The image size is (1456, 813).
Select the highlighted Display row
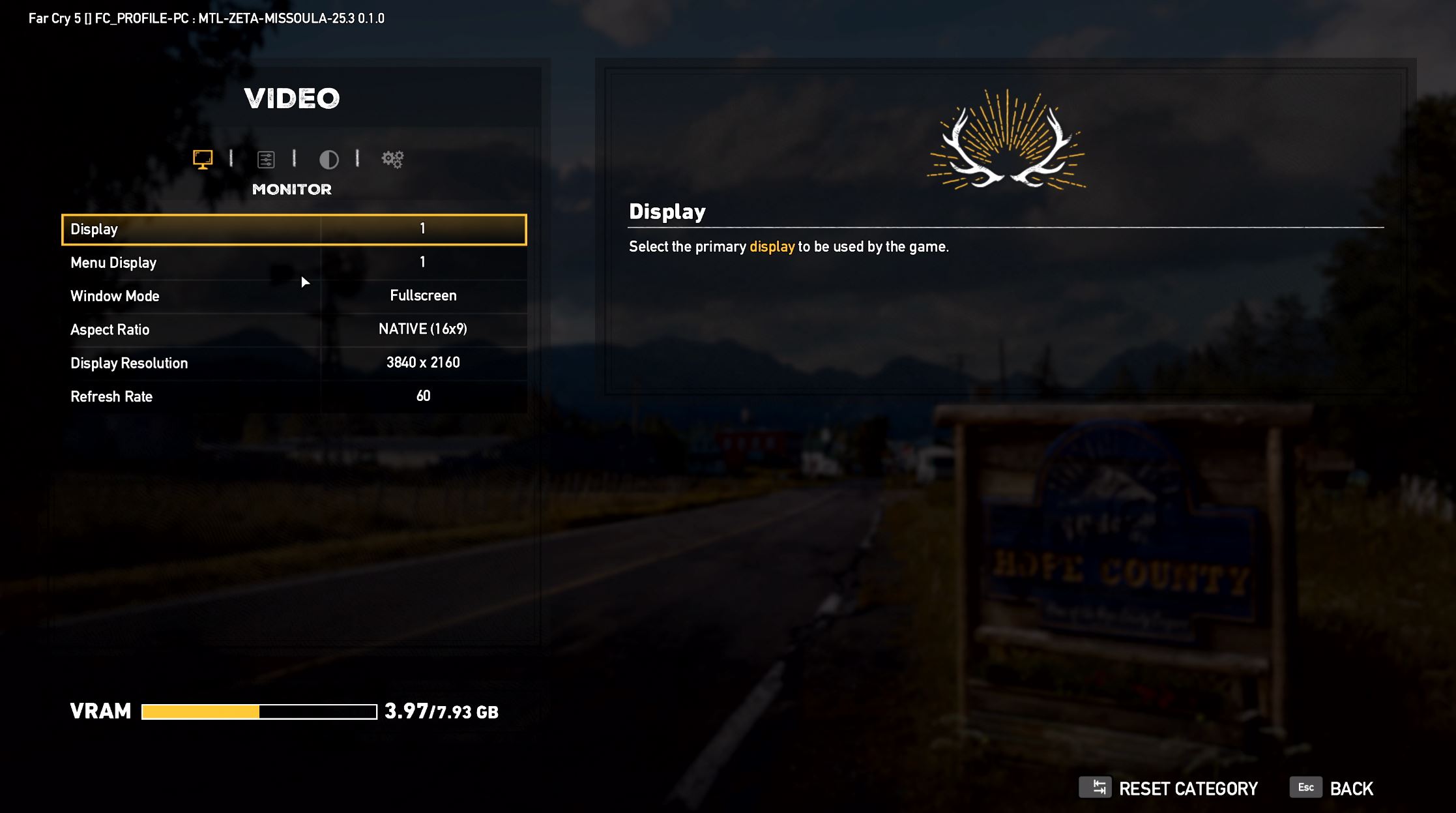pyautogui.click(x=293, y=229)
